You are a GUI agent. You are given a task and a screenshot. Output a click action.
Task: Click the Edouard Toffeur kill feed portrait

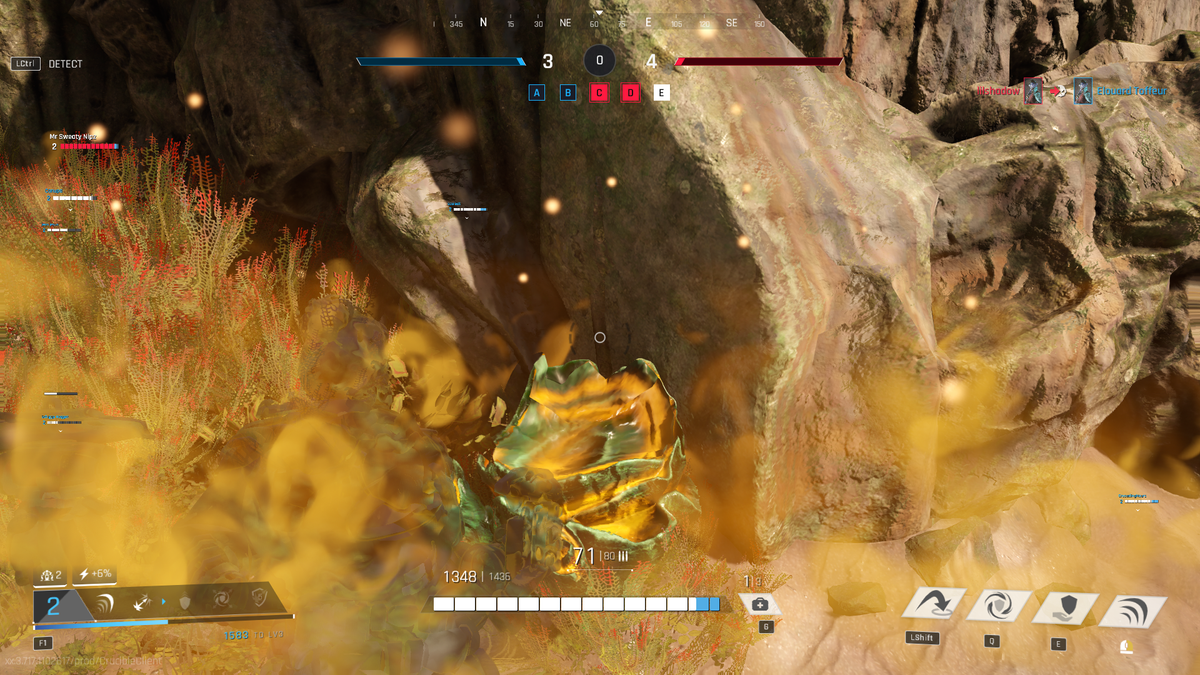[x=1082, y=91]
